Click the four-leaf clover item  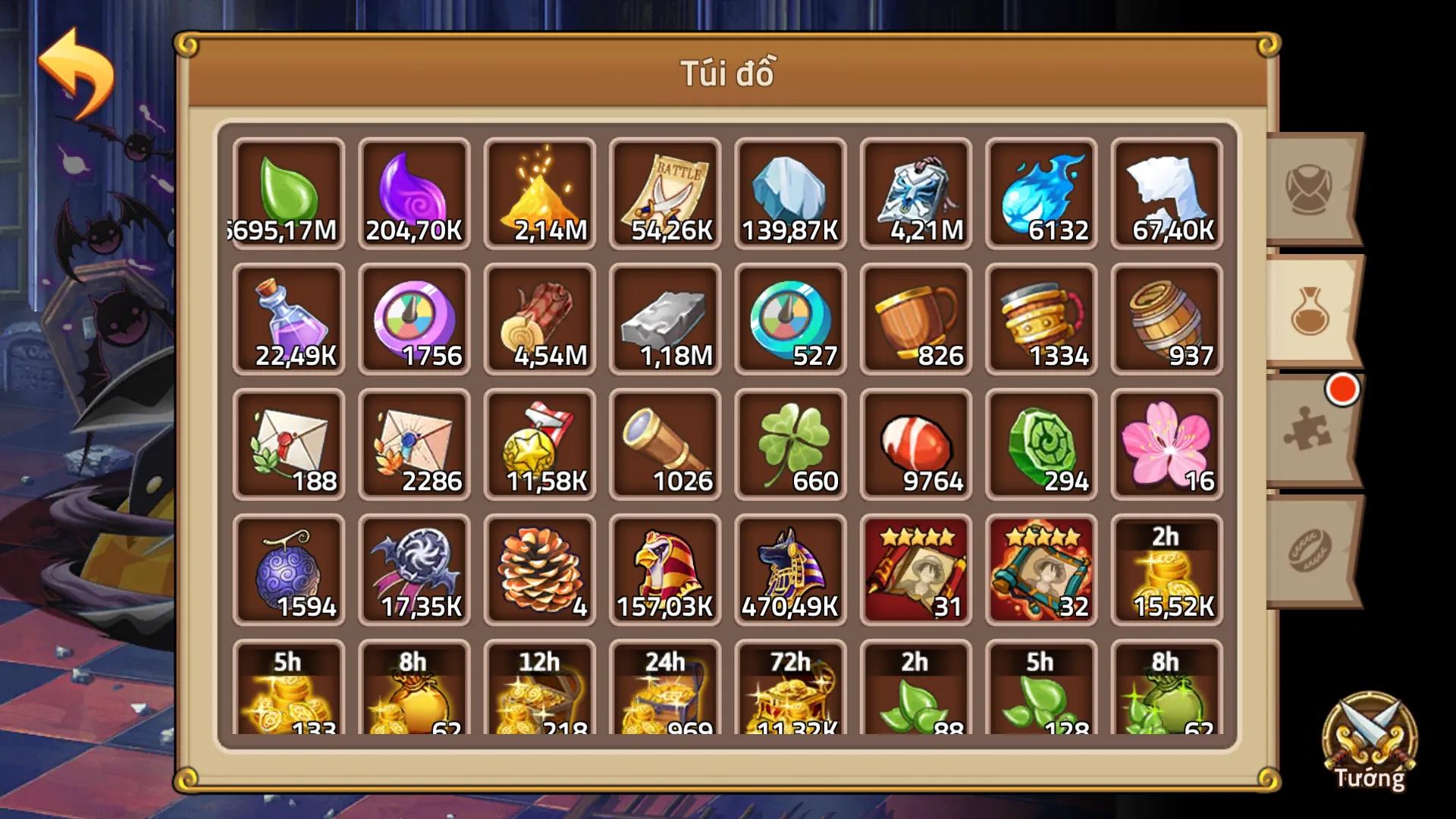click(790, 444)
